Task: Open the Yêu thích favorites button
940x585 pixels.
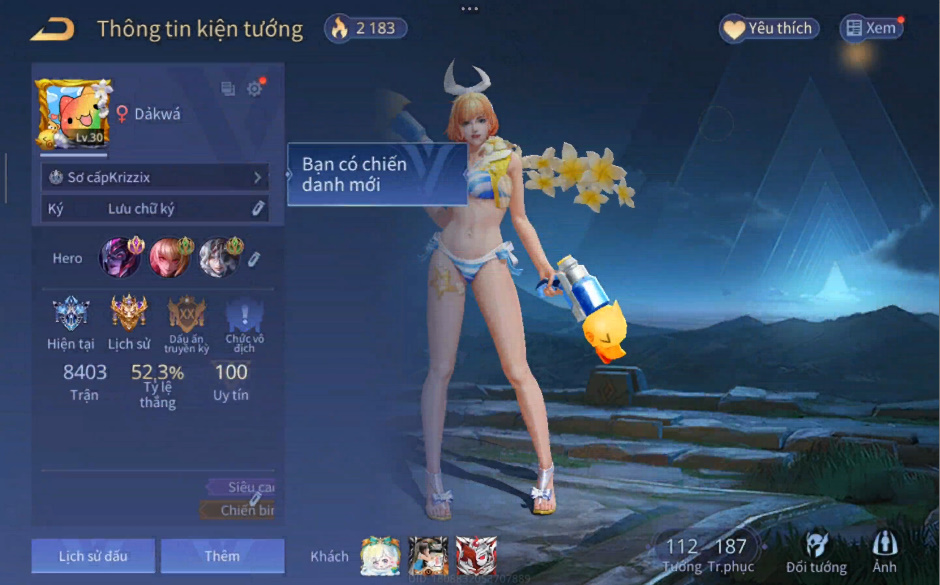Action: click(x=769, y=28)
